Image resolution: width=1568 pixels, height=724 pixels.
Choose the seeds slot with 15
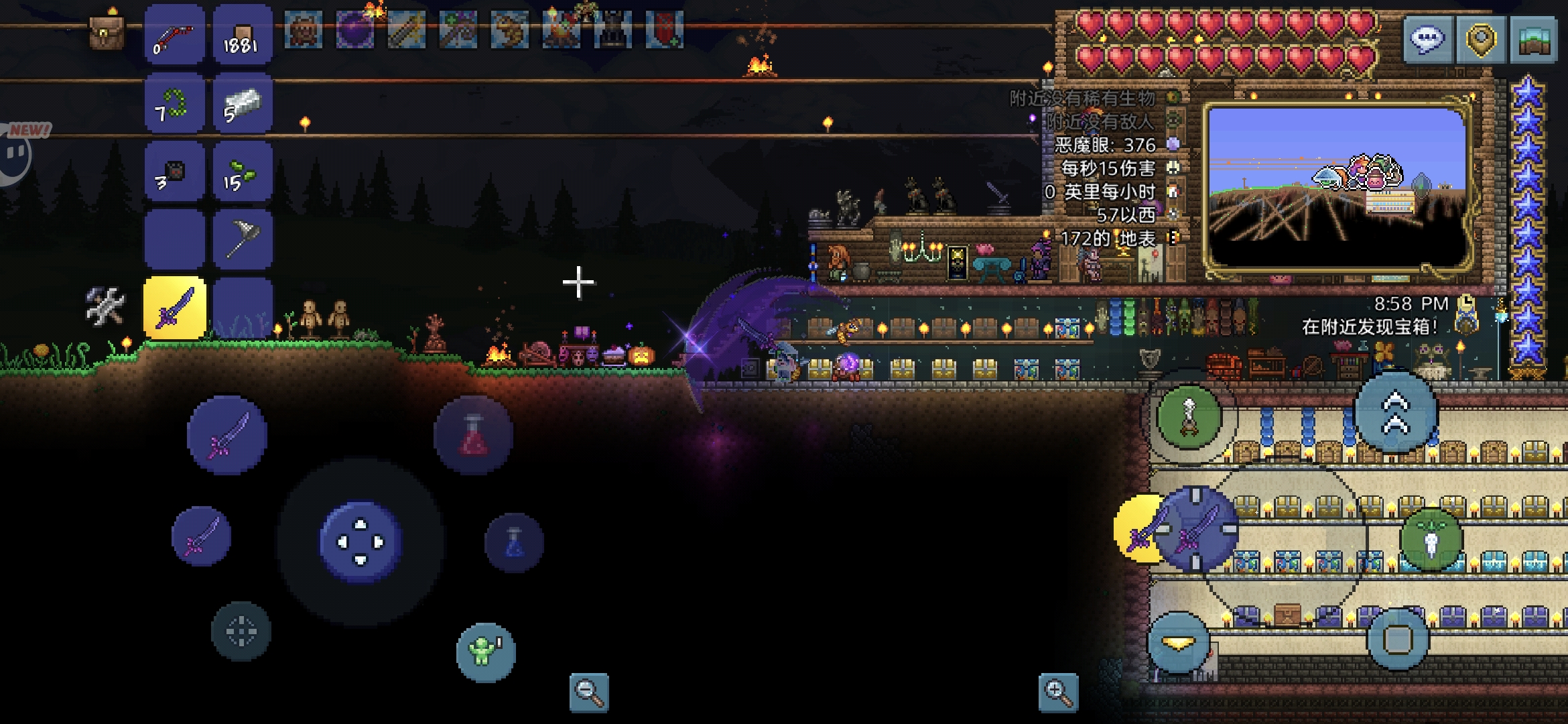[x=242, y=173]
